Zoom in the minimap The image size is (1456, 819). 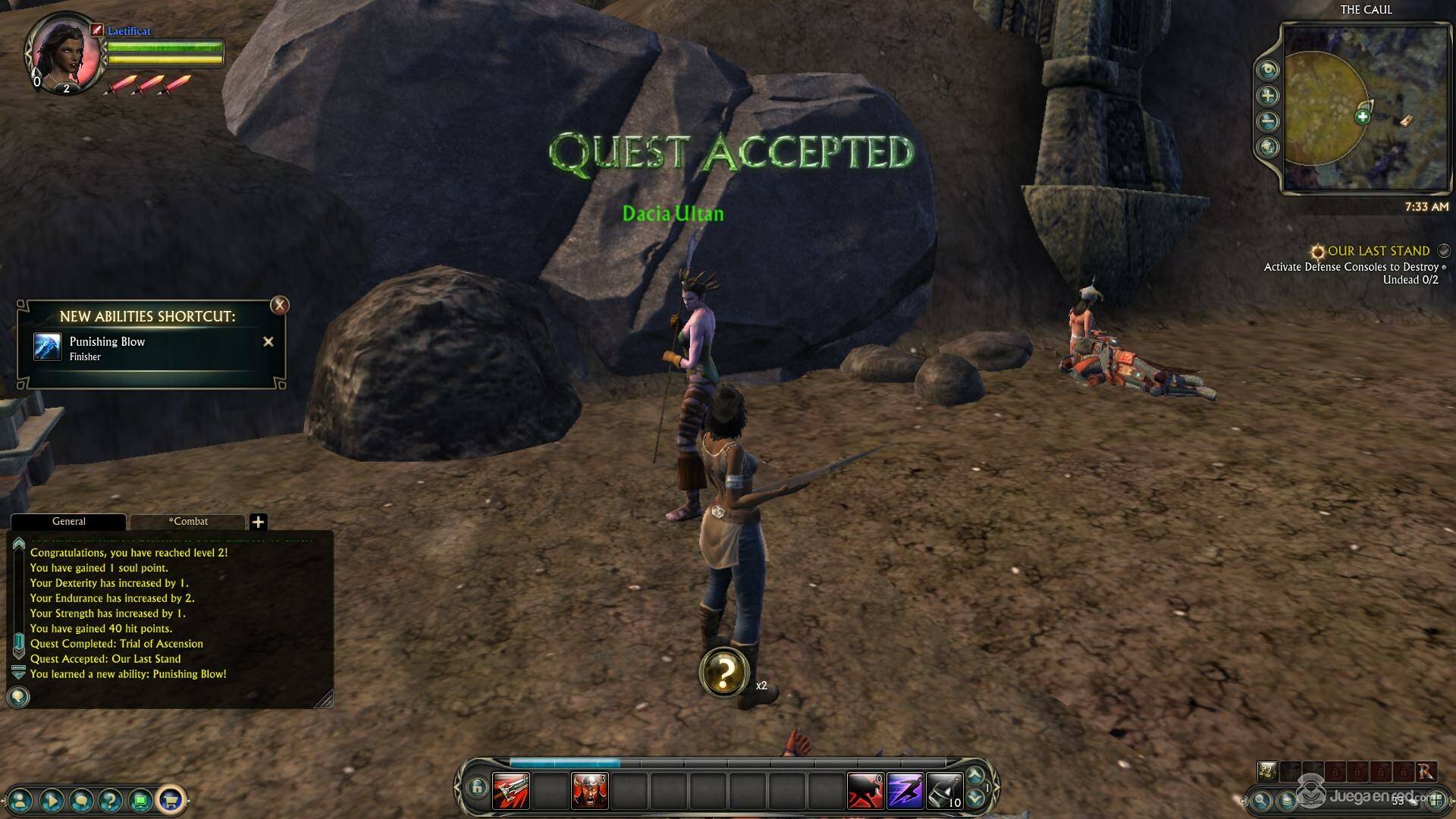pyautogui.click(x=1268, y=96)
